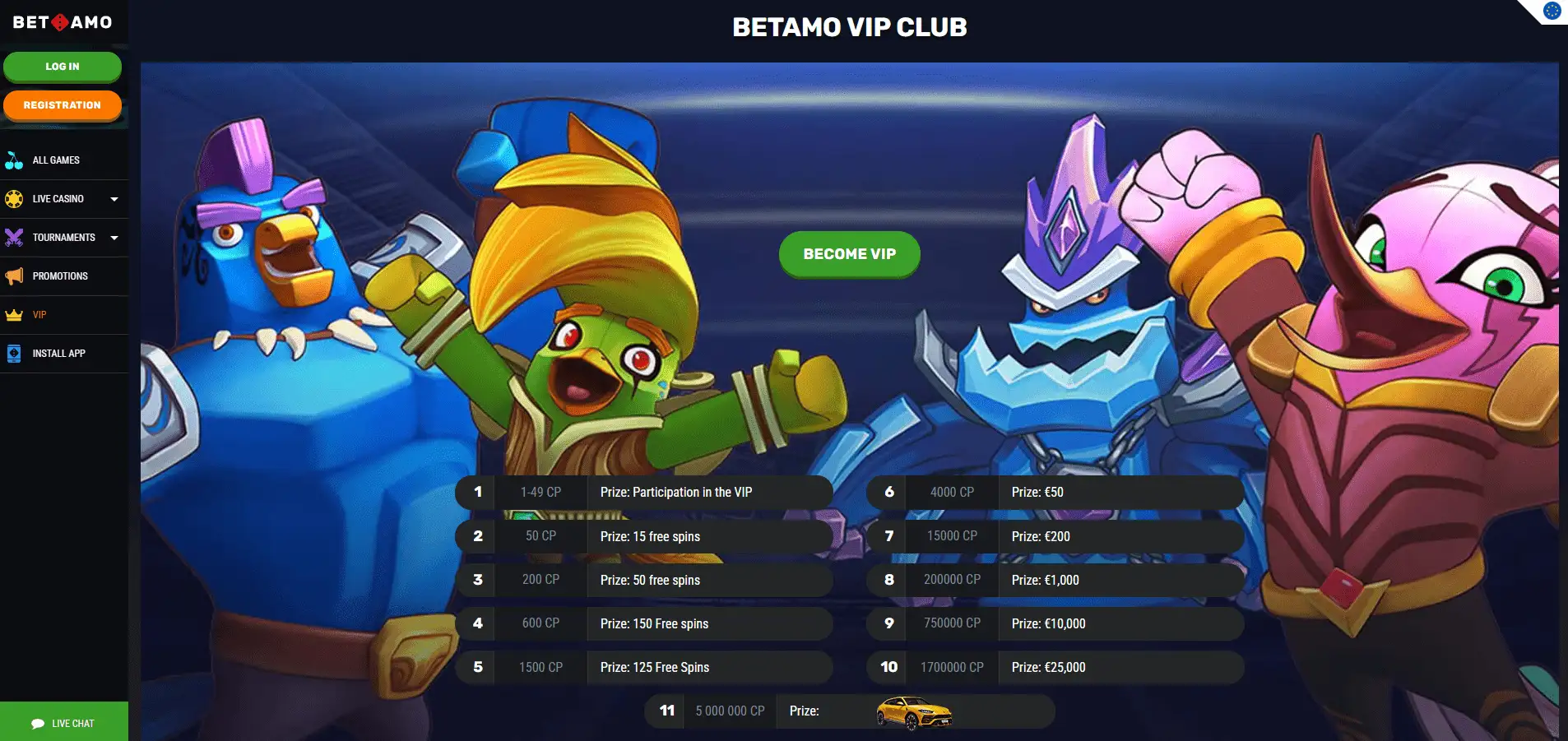Open the Install App page
1568x741 pixels.
(x=58, y=354)
